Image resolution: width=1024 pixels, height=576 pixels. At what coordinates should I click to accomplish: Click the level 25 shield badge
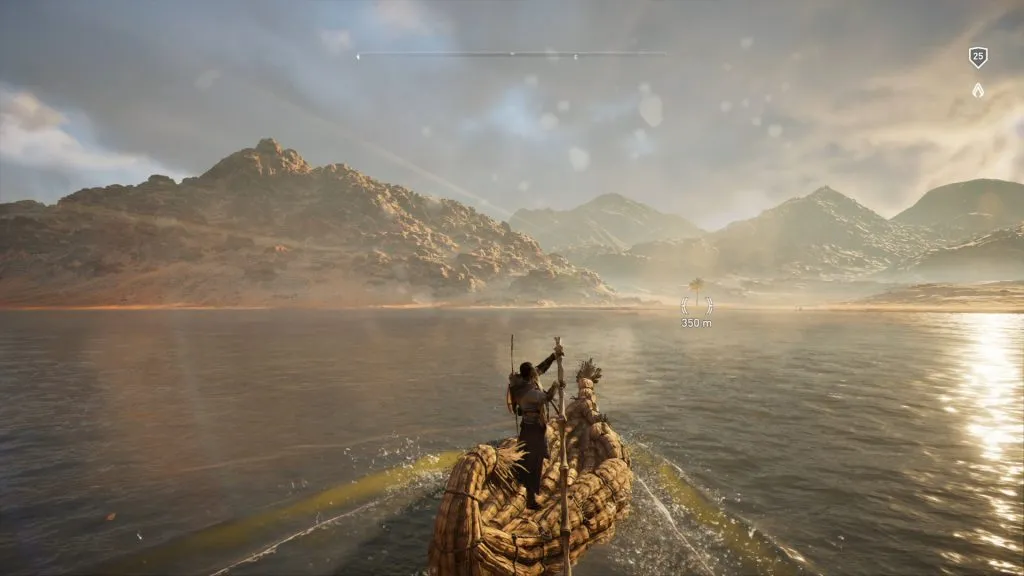[978, 57]
